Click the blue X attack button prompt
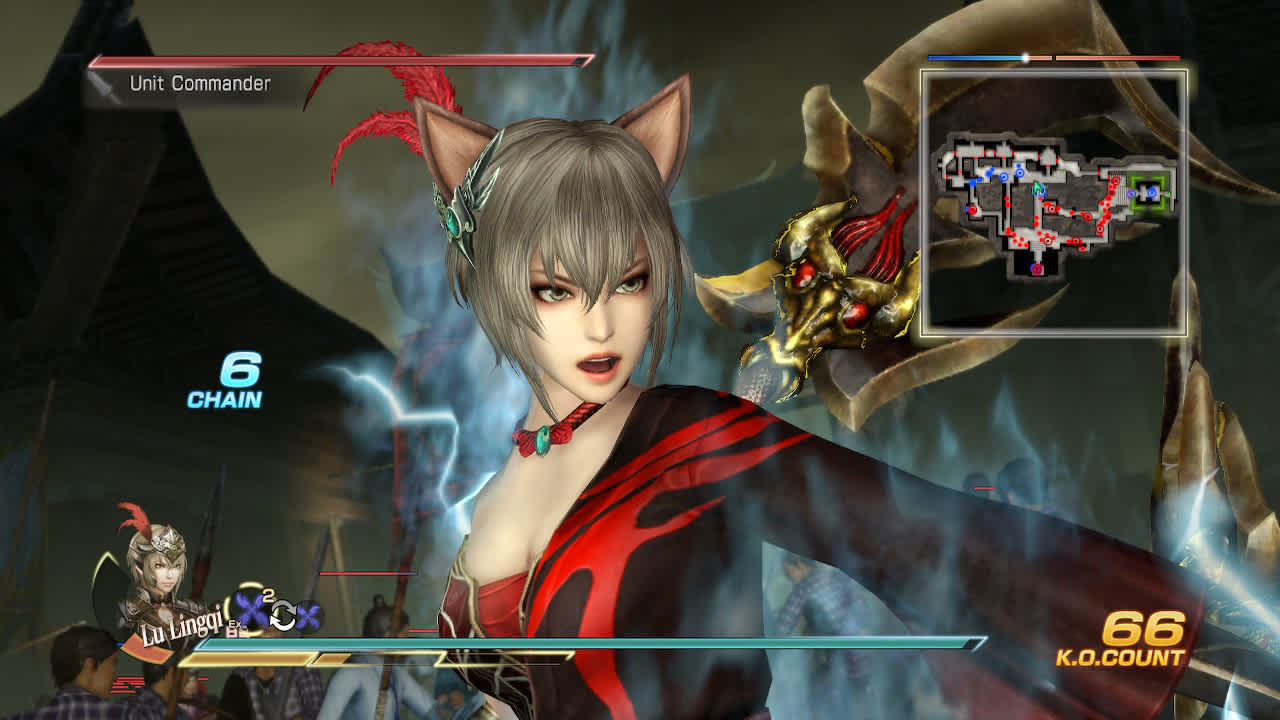1280x720 pixels. tap(250, 609)
